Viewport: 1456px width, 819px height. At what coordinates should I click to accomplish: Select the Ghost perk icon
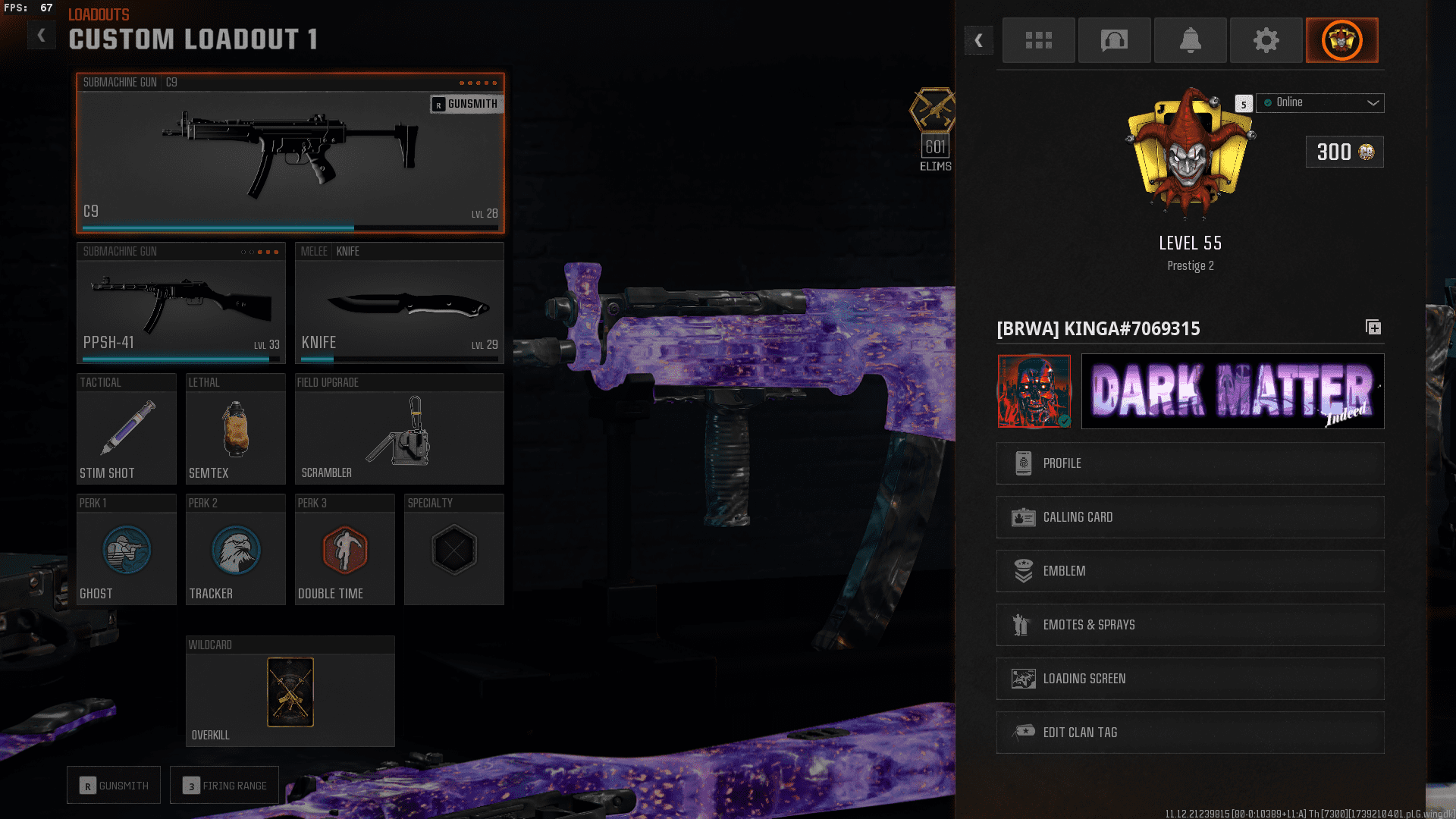coord(126,551)
